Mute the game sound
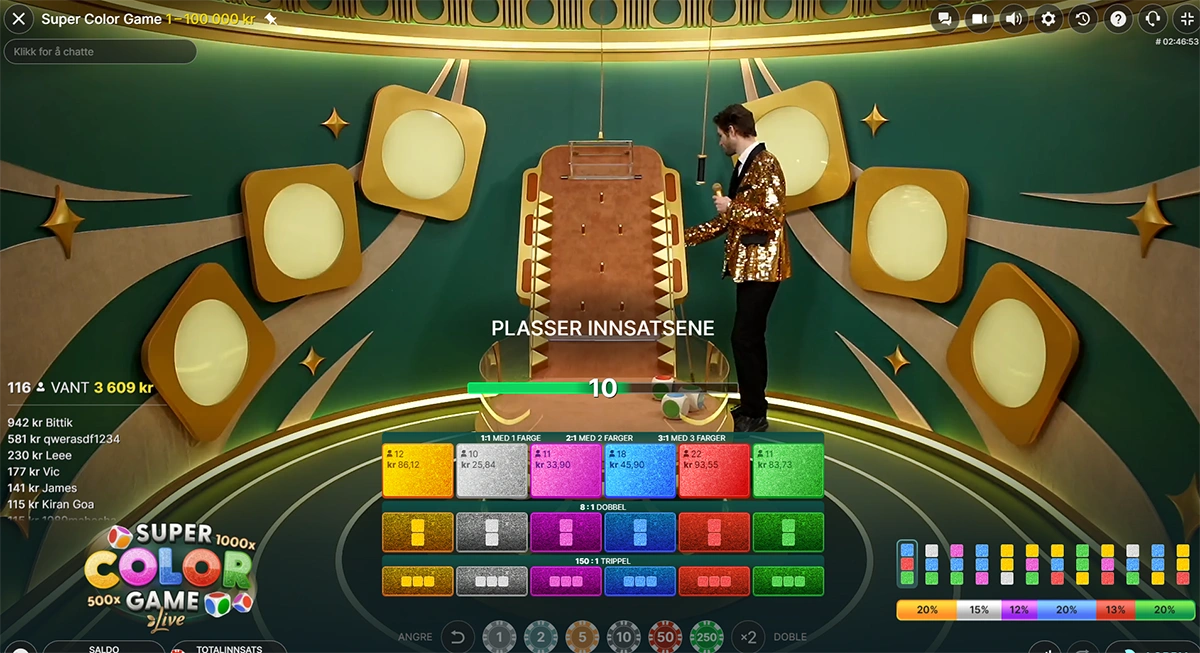1200x653 pixels. point(1014,19)
